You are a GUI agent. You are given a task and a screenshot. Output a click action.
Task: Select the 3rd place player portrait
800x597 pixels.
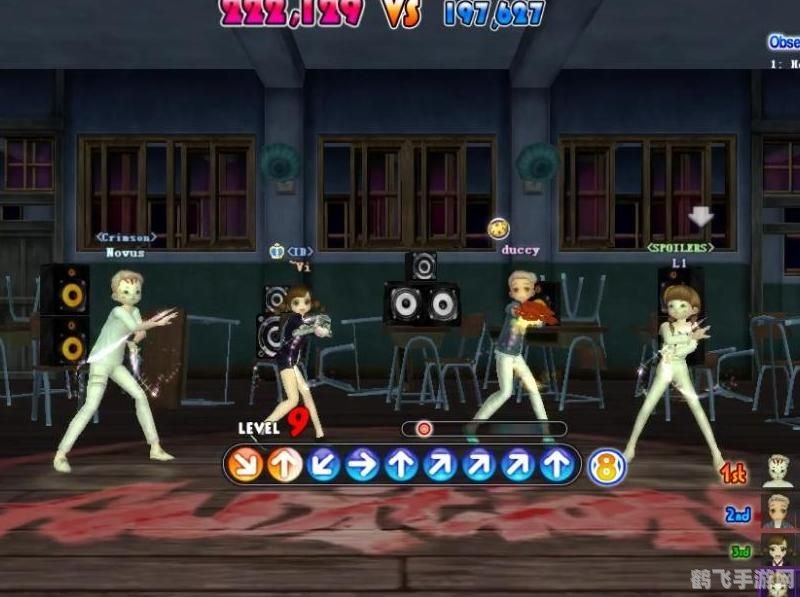[x=778, y=549]
